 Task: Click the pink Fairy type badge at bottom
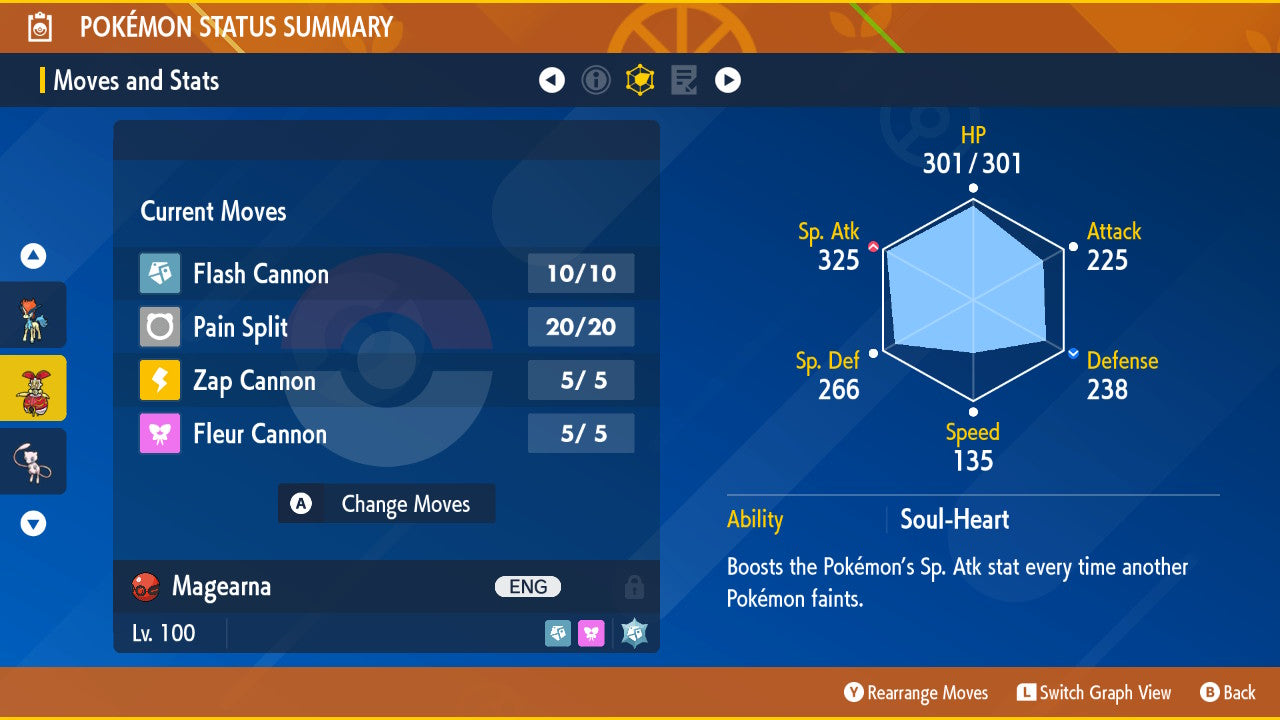[591, 632]
